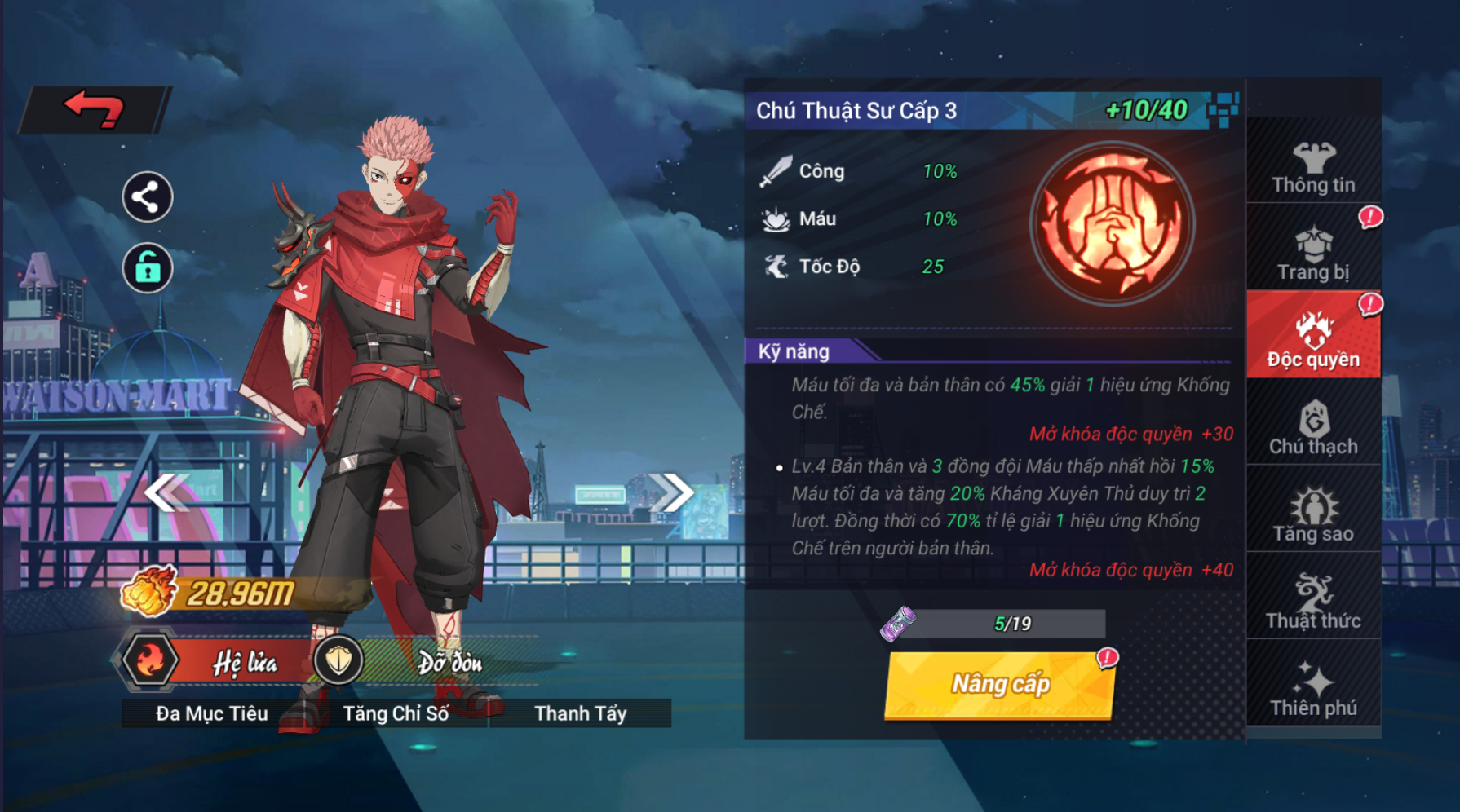Open the Thuật thức tab
This screenshot has width=1460, height=812.
pyautogui.click(x=1313, y=602)
